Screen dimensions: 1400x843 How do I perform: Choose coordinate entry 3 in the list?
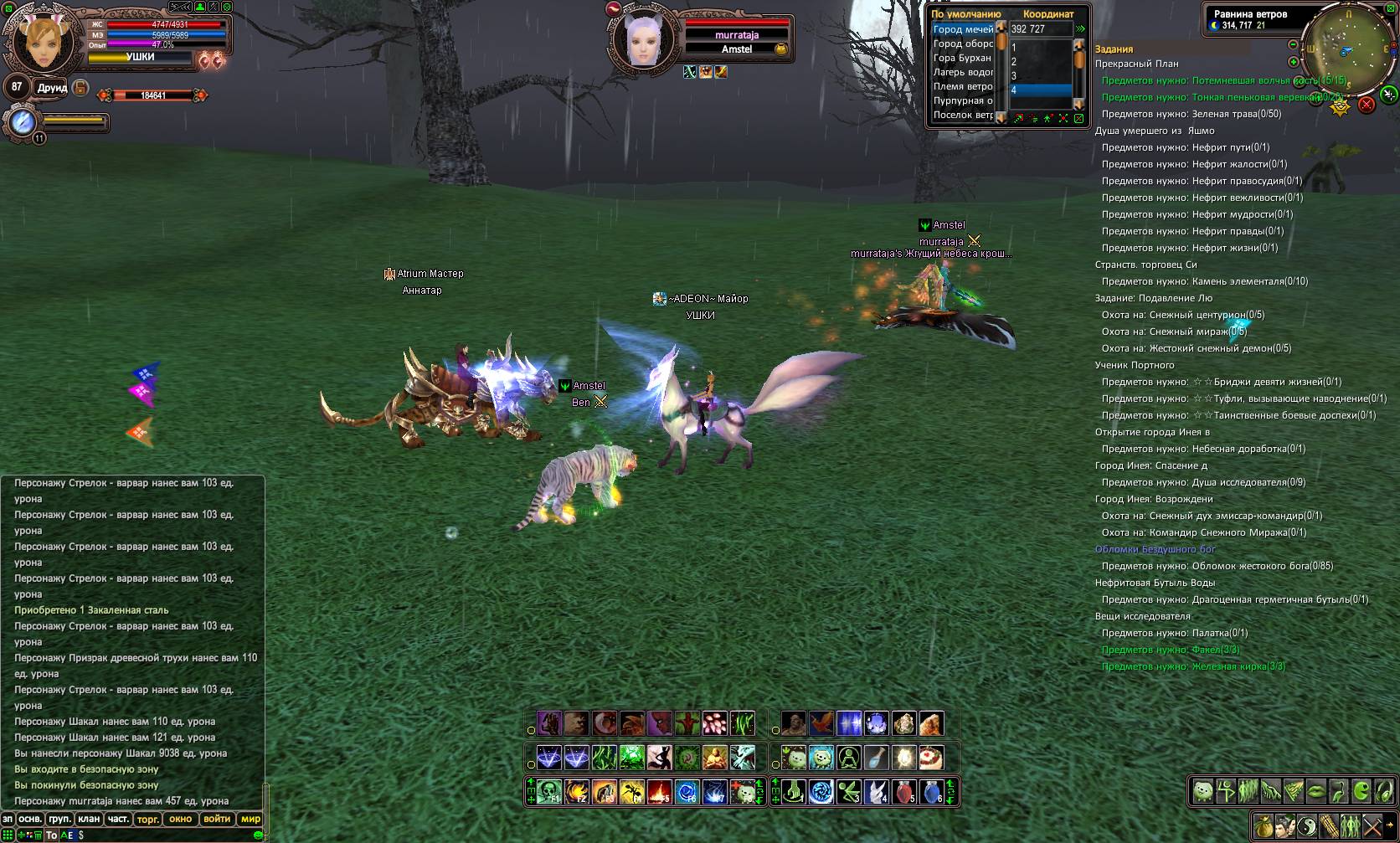[1040, 75]
